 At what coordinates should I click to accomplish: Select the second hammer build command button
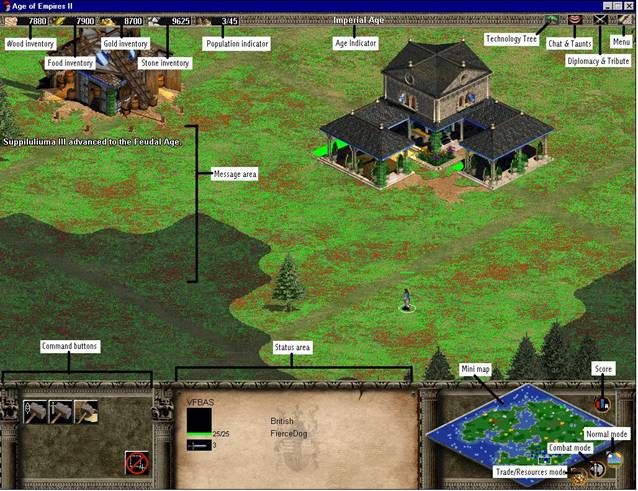pos(60,410)
